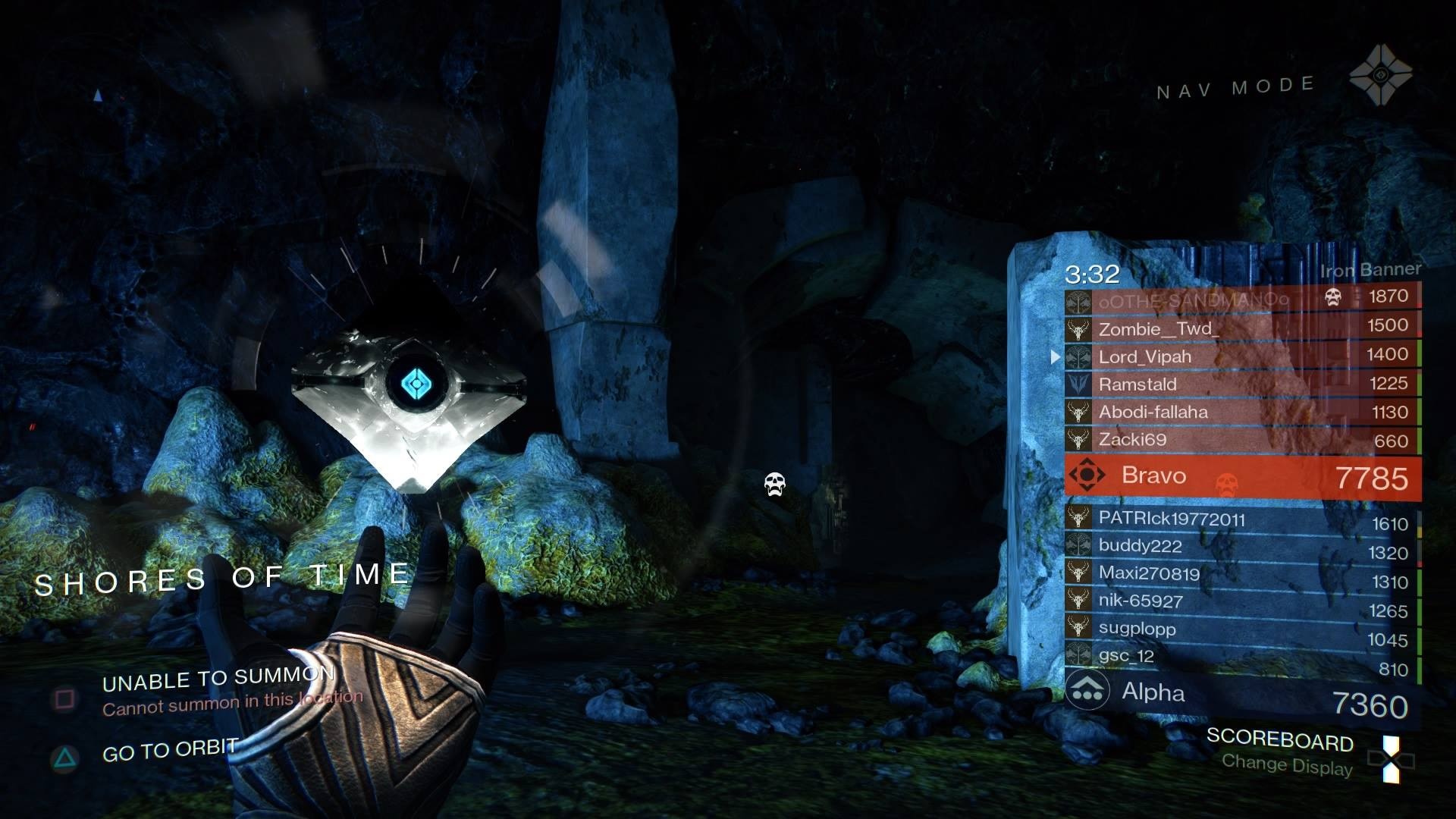This screenshot has height=819, width=1456.
Task: Select buddy222's scoreboard row
Action: 1241,548
